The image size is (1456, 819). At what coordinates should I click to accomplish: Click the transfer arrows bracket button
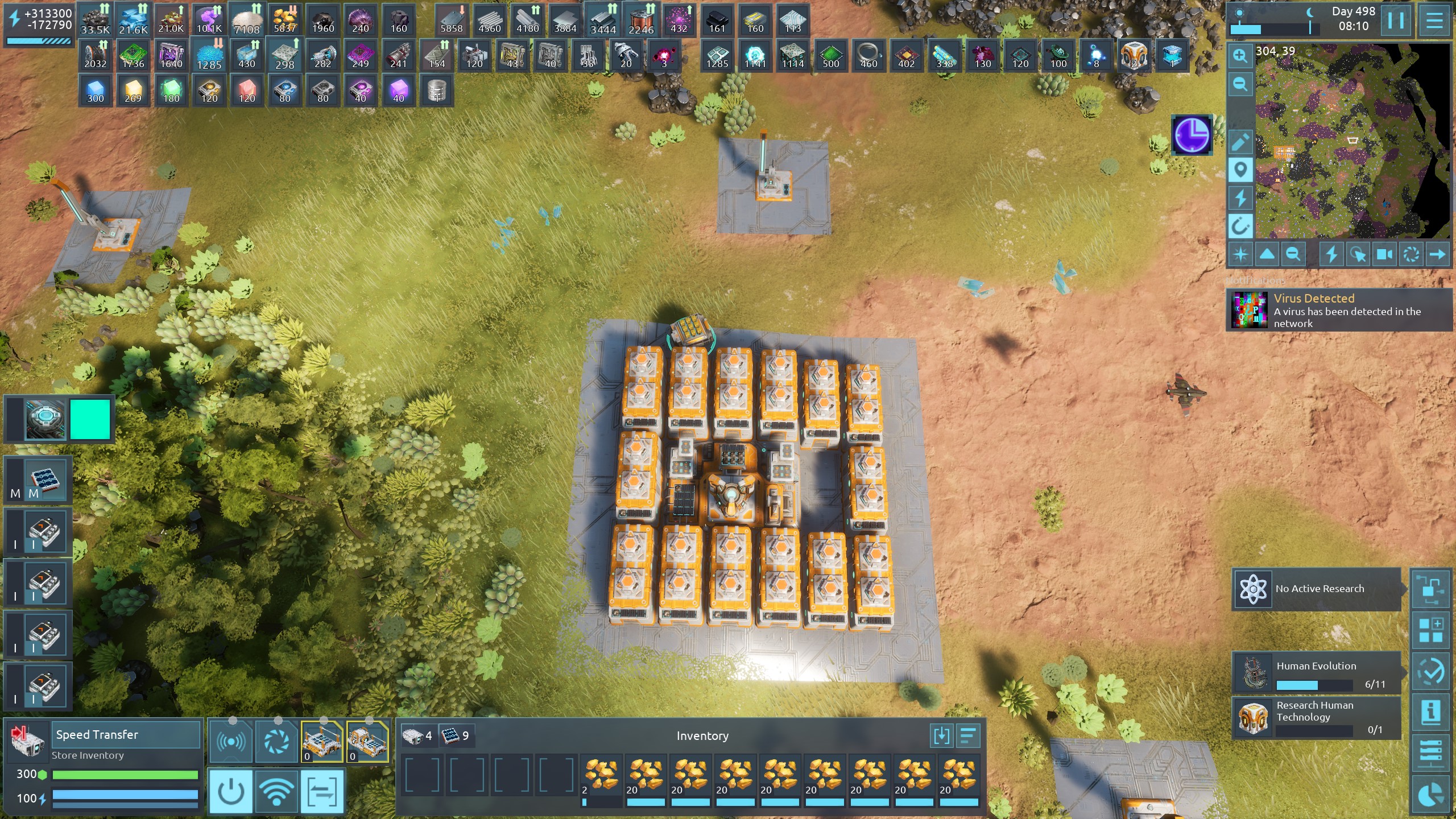click(322, 791)
